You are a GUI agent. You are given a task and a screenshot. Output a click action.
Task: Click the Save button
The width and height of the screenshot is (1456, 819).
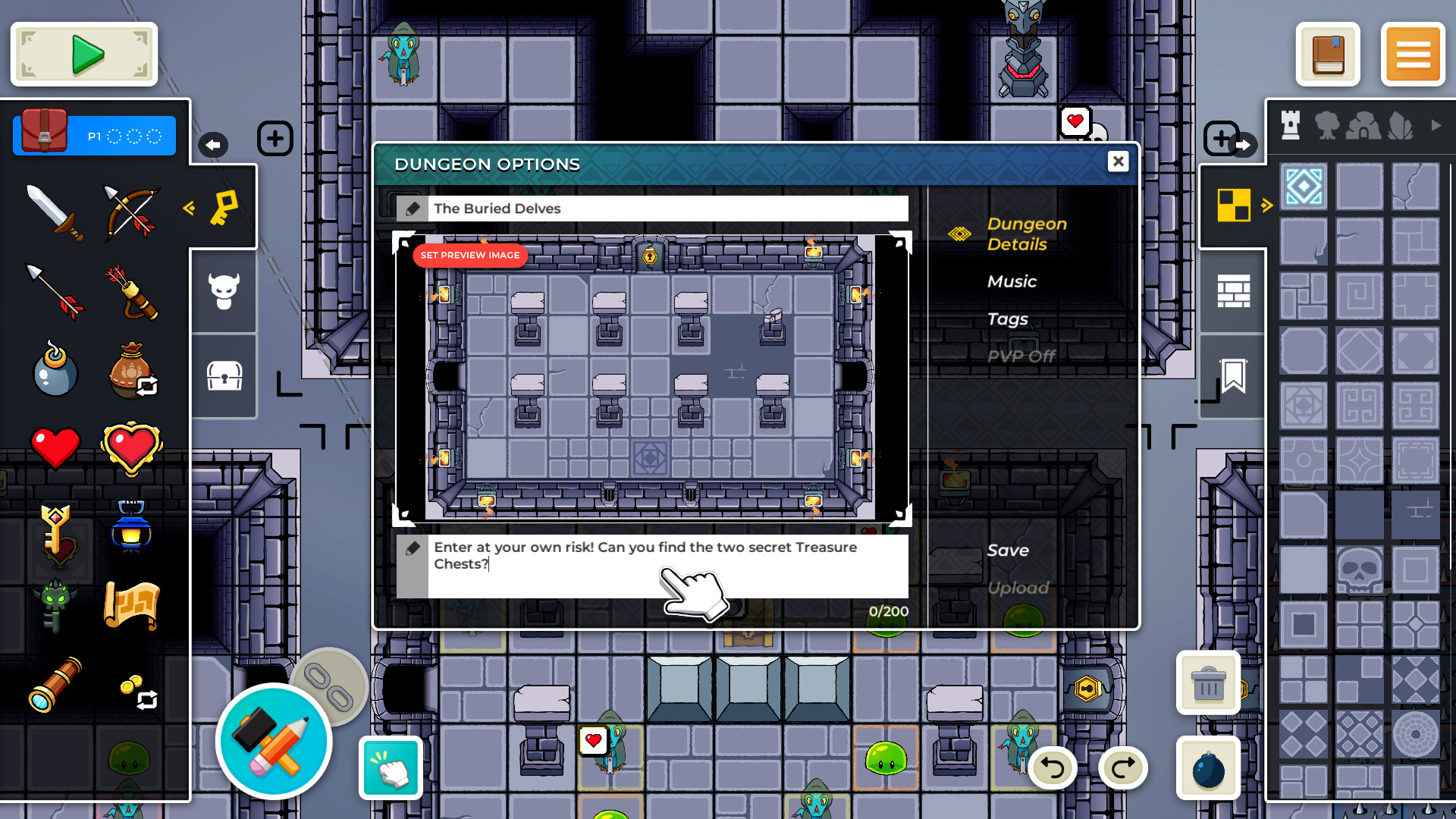(x=1009, y=550)
